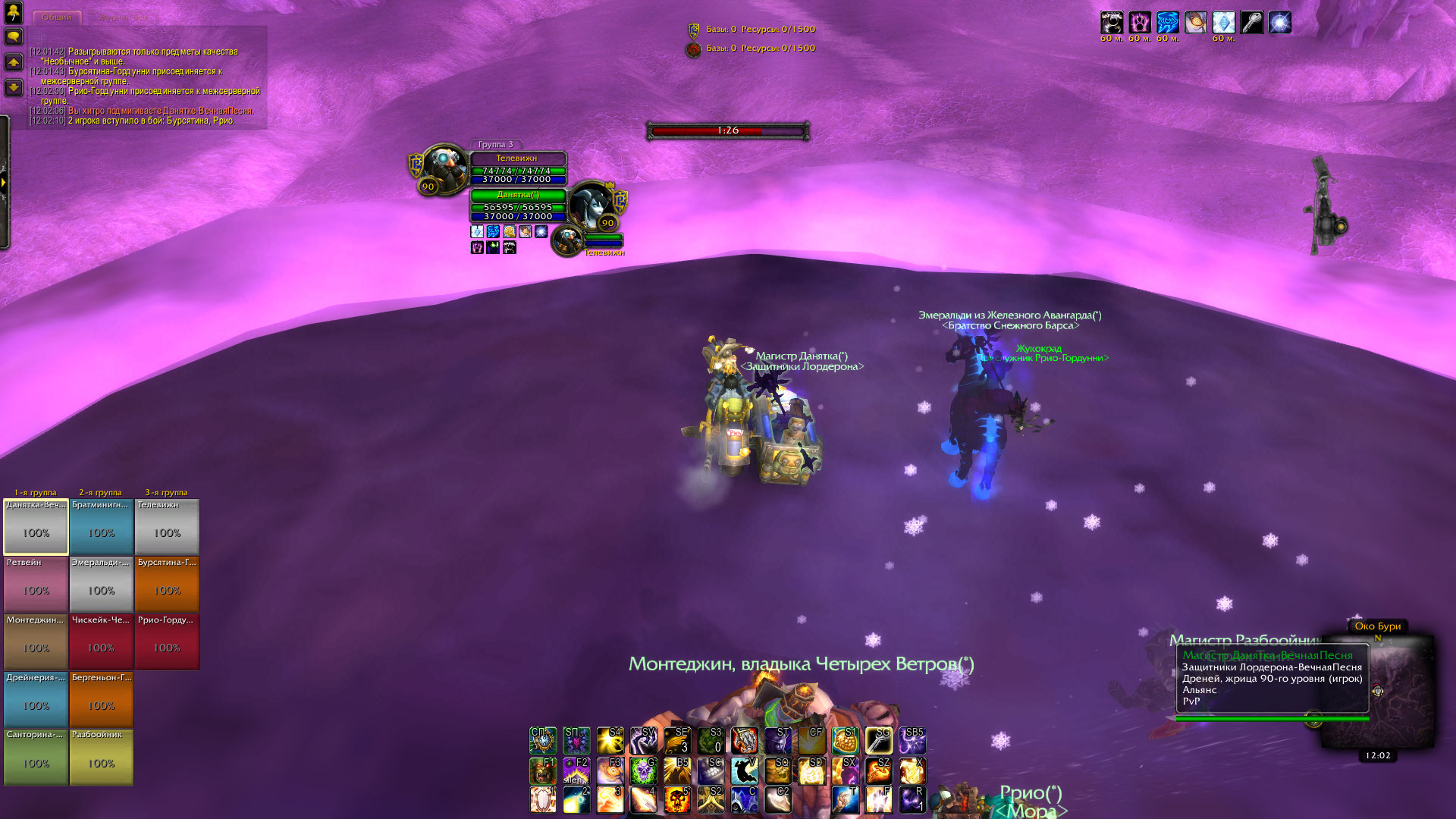Screen dimensions: 1456x819
Task: Switch to the Общий chat tab
Action: pyautogui.click(x=57, y=17)
